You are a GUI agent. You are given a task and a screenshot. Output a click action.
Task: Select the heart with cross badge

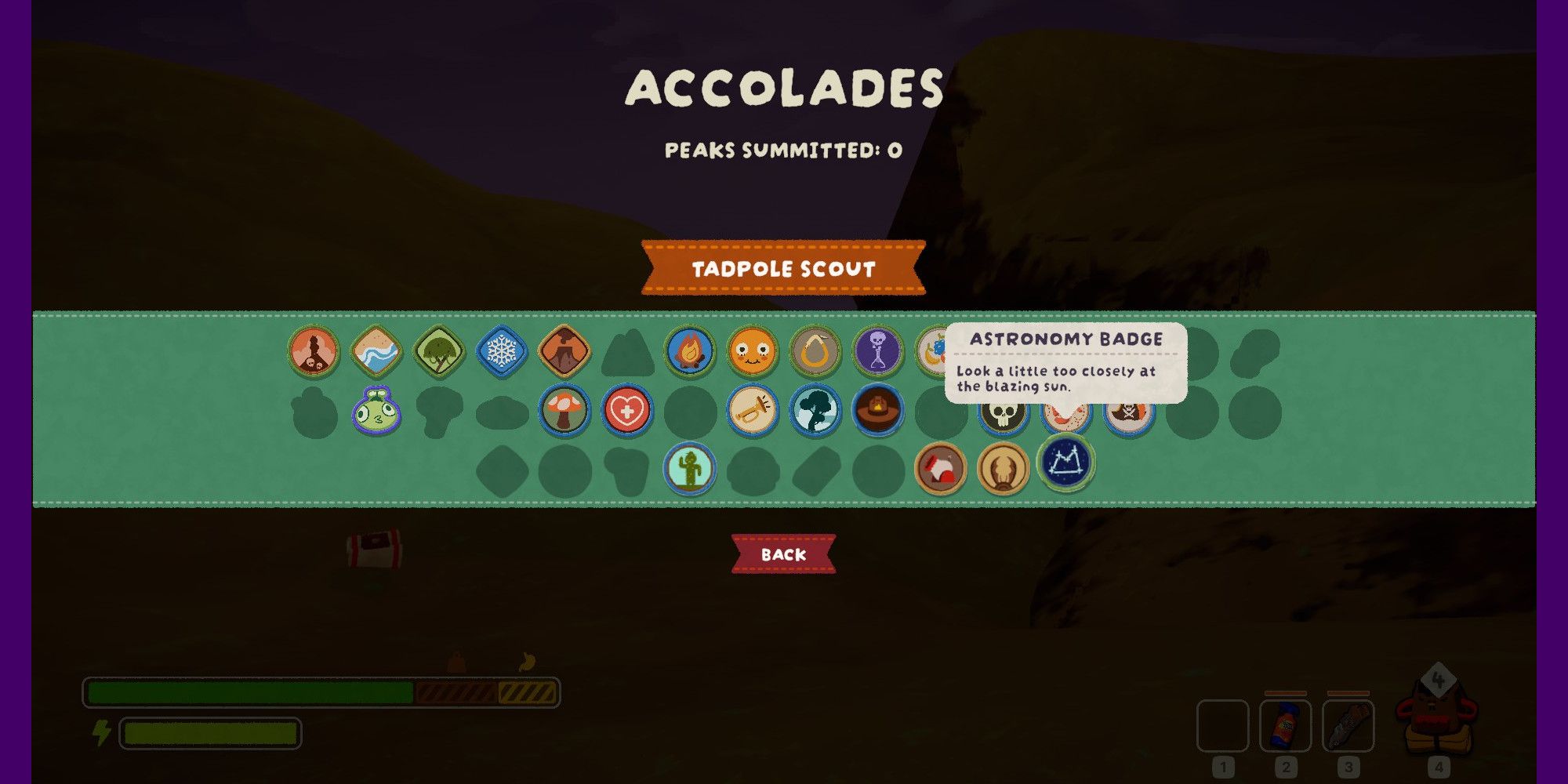(626, 411)
